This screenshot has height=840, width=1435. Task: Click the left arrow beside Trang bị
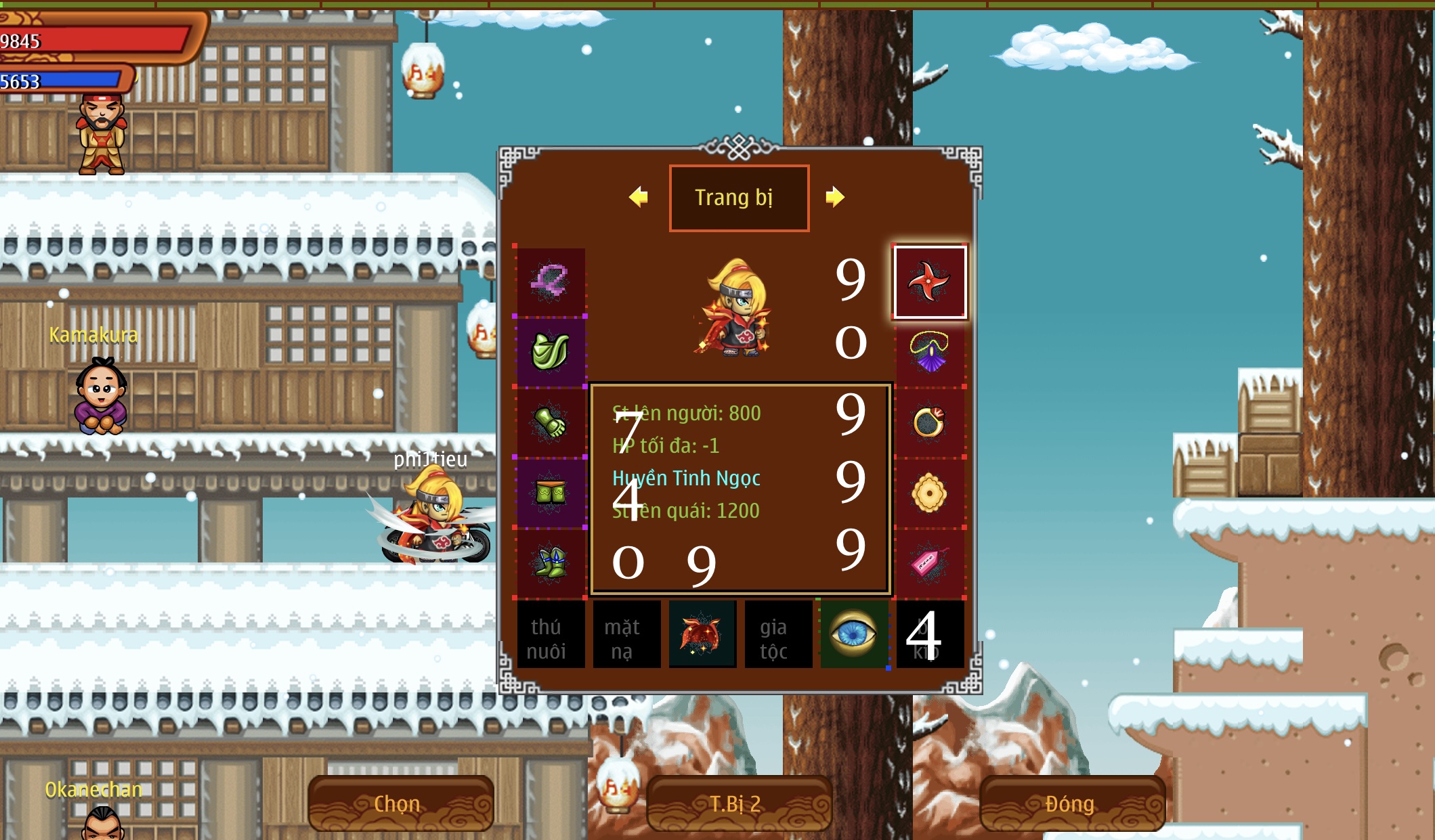[x=637, y=197]
